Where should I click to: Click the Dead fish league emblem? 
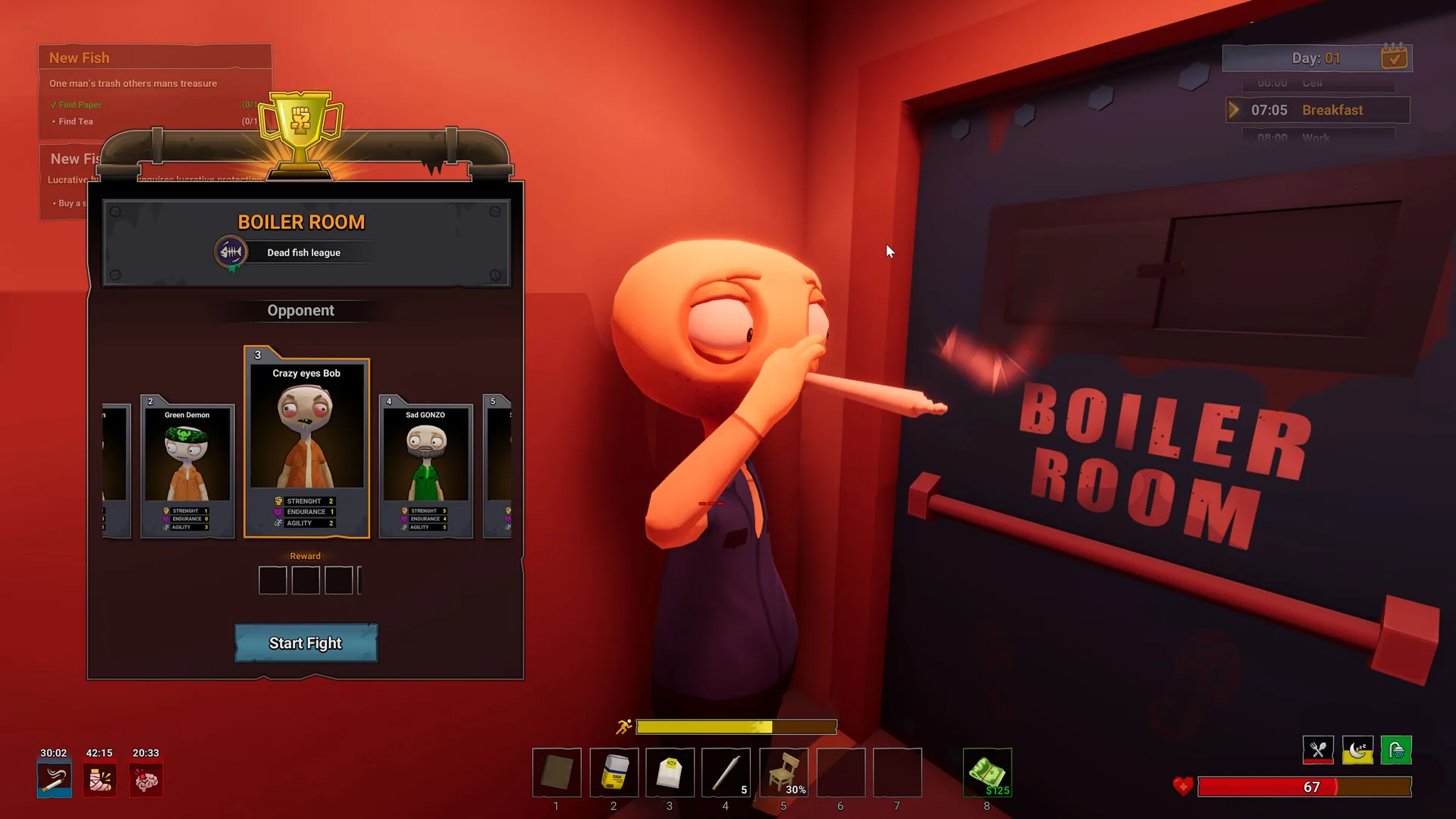pos(230,252)
